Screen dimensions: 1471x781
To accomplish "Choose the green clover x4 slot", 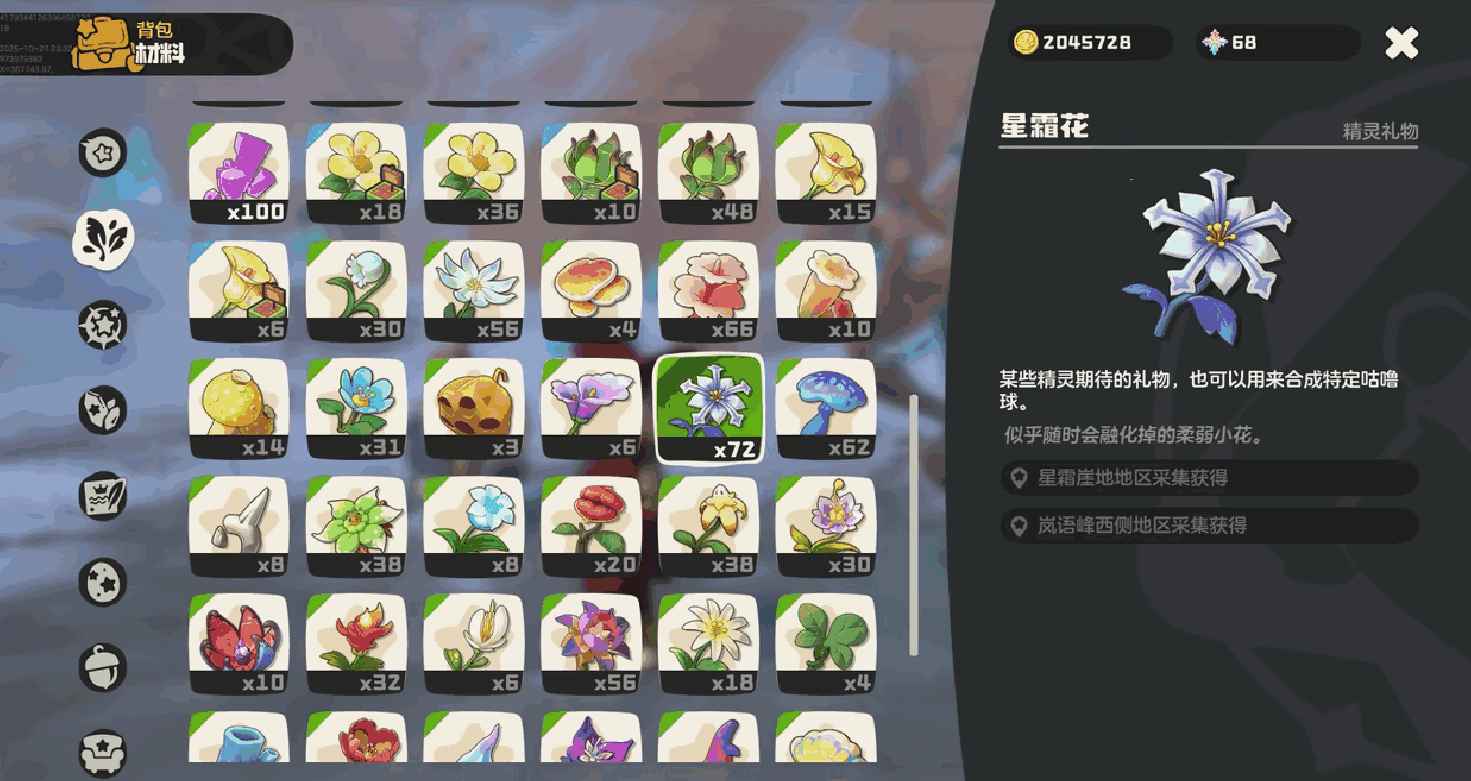I will tap(825, 645).
